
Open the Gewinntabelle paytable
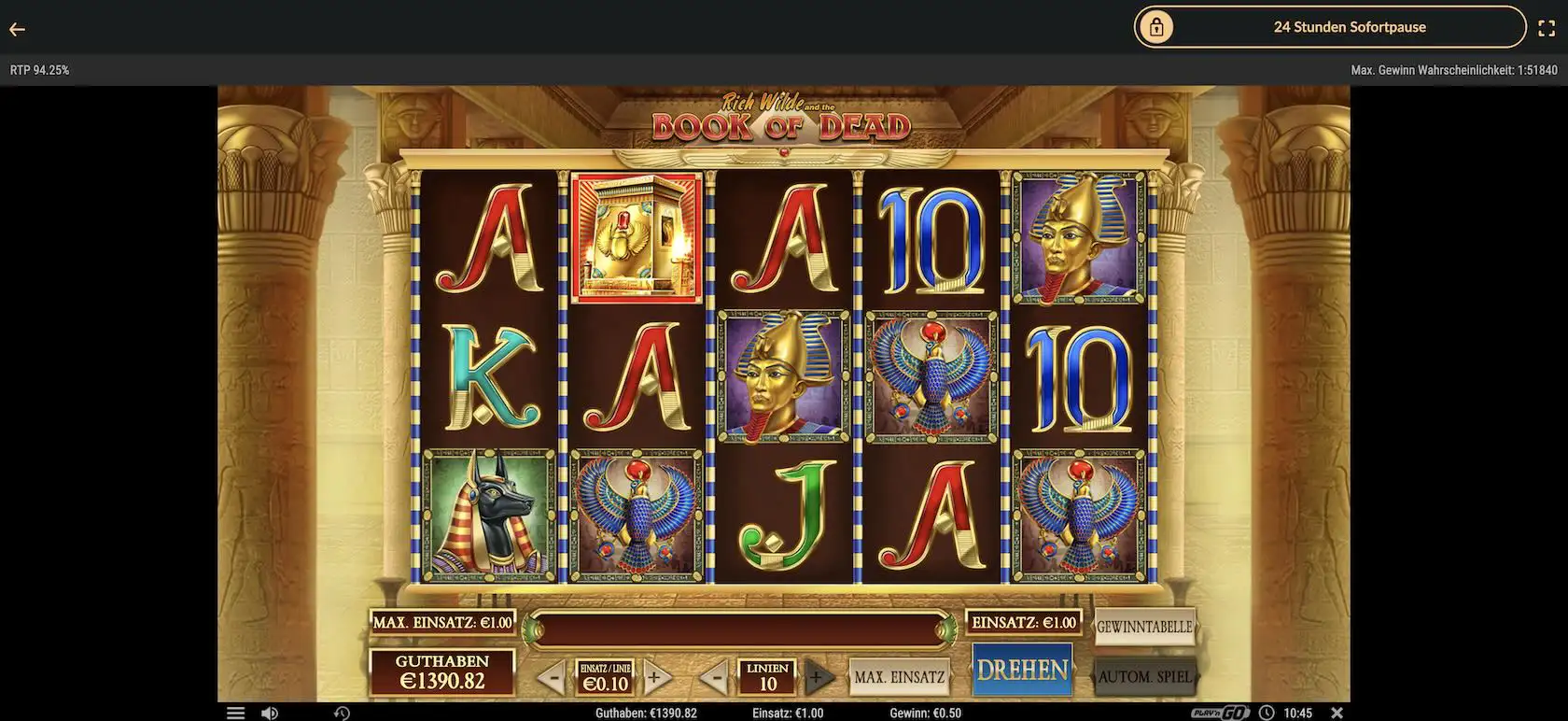pos(1144,627)
